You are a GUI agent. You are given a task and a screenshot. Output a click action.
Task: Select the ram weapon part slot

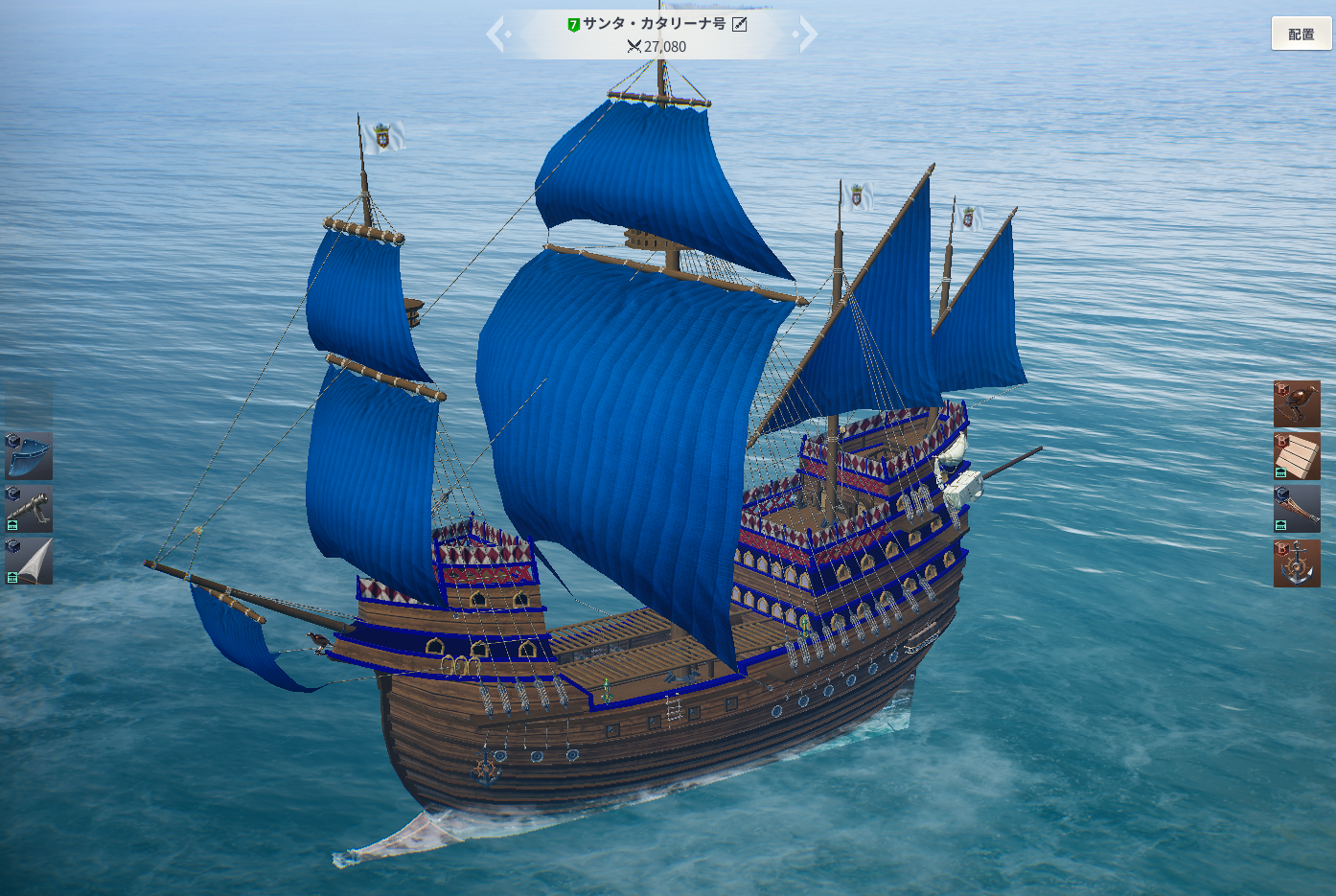(1297, 509)
